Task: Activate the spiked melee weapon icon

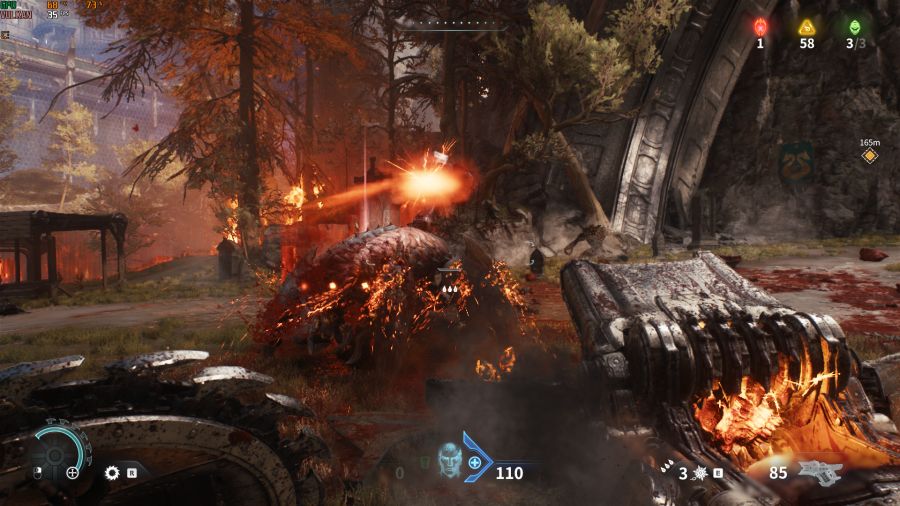Action: tap(700, 472)
